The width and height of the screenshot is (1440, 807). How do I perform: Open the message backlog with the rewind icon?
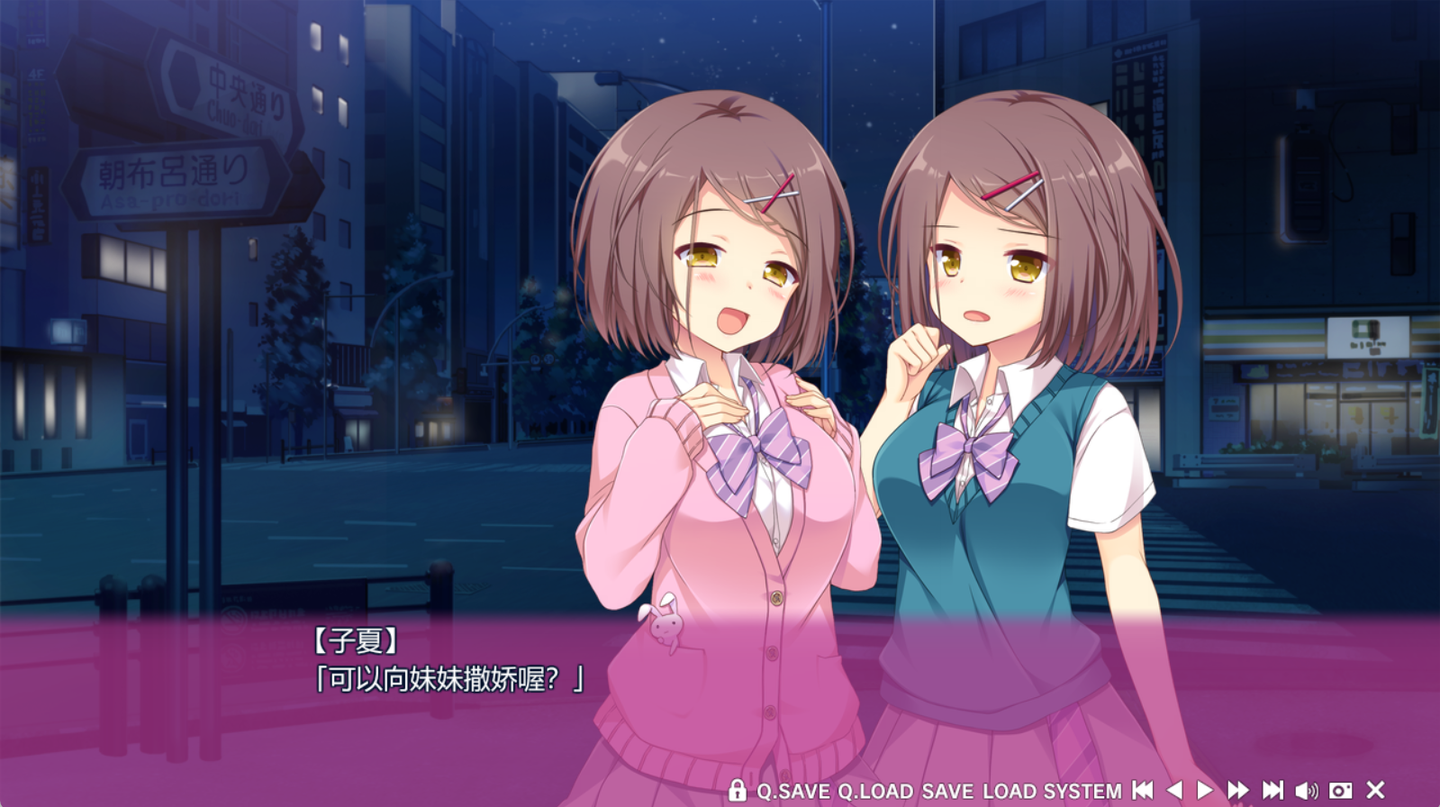[1142, 791]
